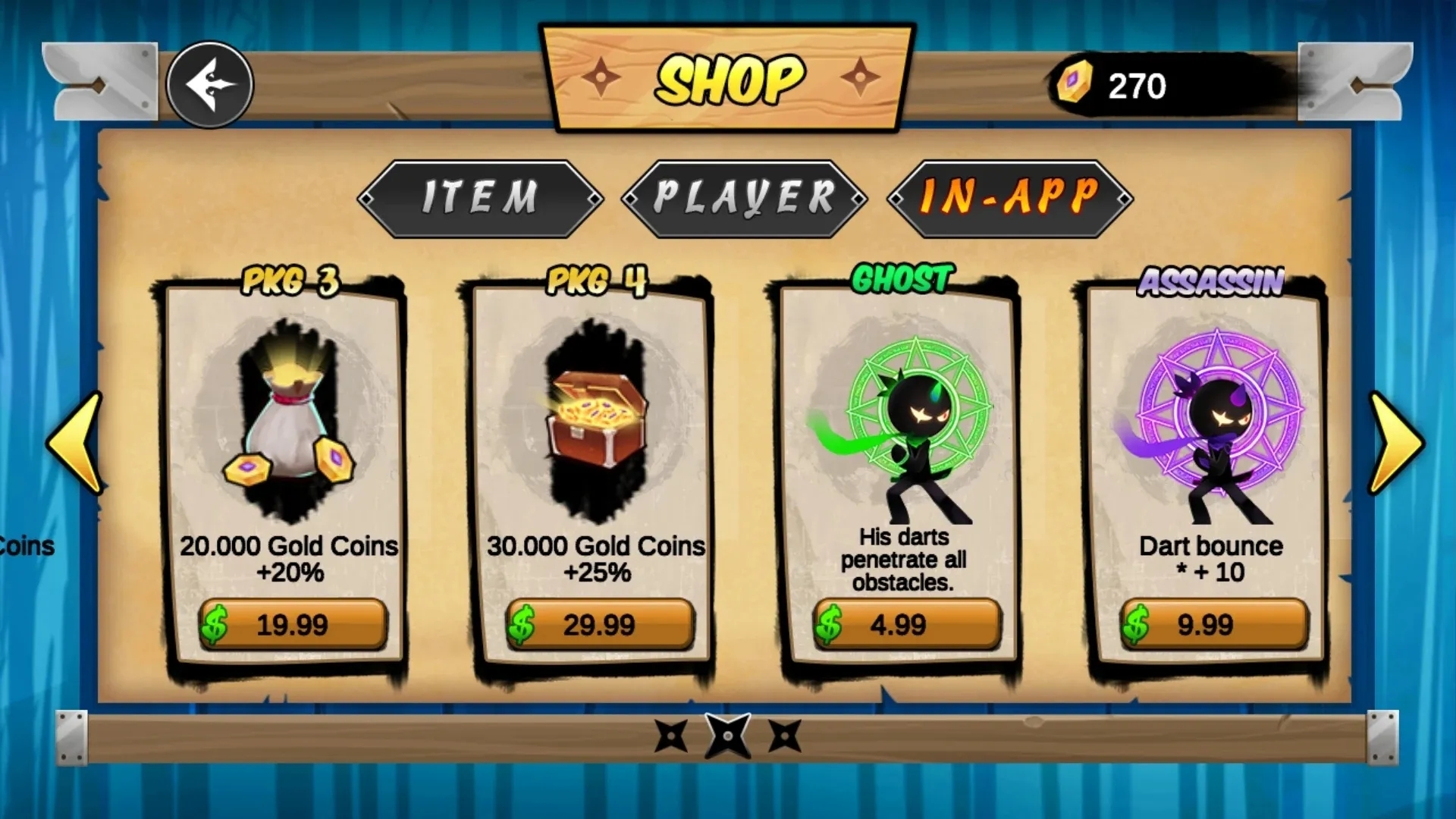Open the PLAYER tab
The height and width of the screenshot is (819, 1456).
tap(744, 199)
